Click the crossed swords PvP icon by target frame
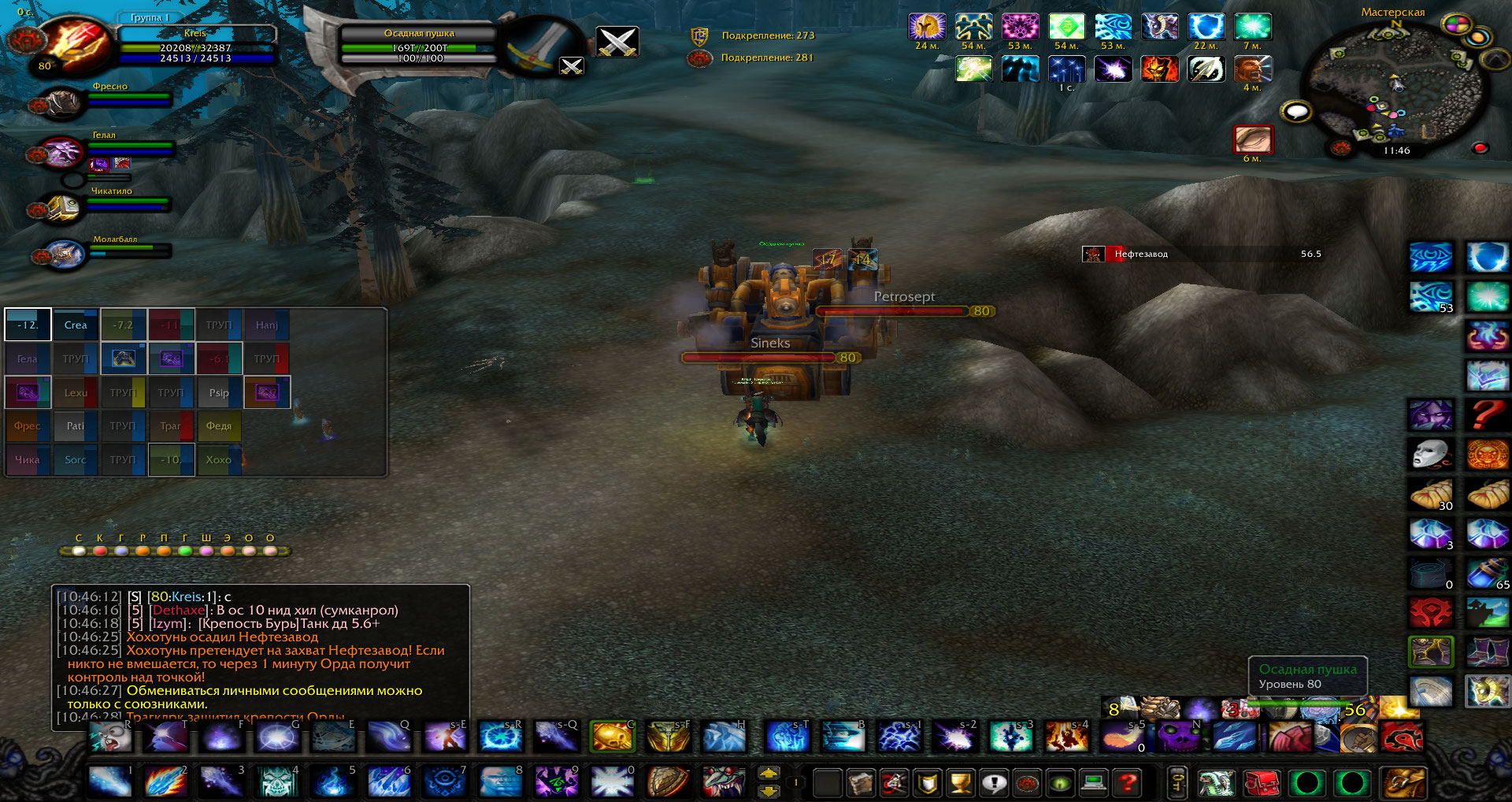 [617, 41]
